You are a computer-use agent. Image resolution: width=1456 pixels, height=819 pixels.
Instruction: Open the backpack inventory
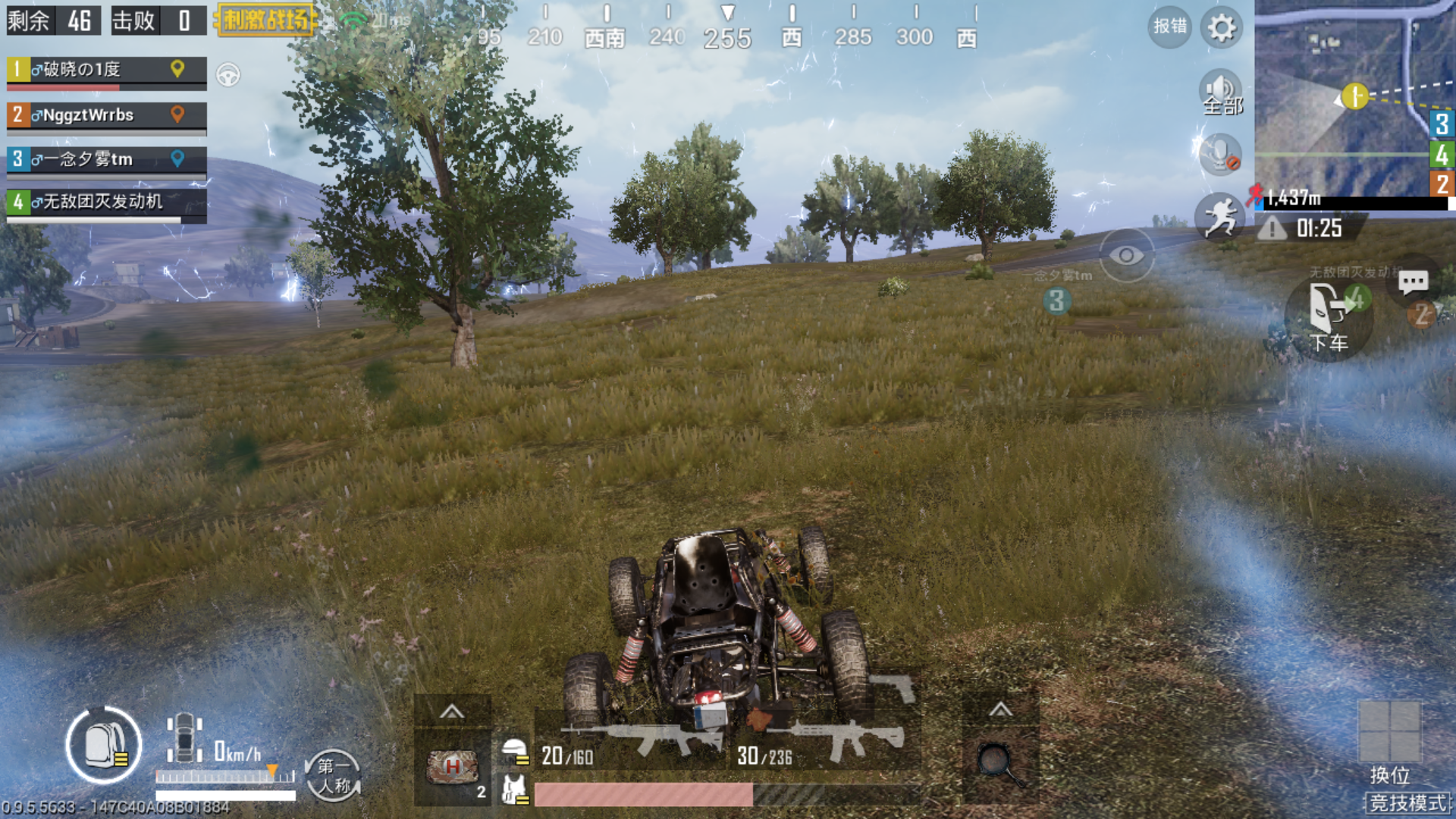tap(104, 745)
